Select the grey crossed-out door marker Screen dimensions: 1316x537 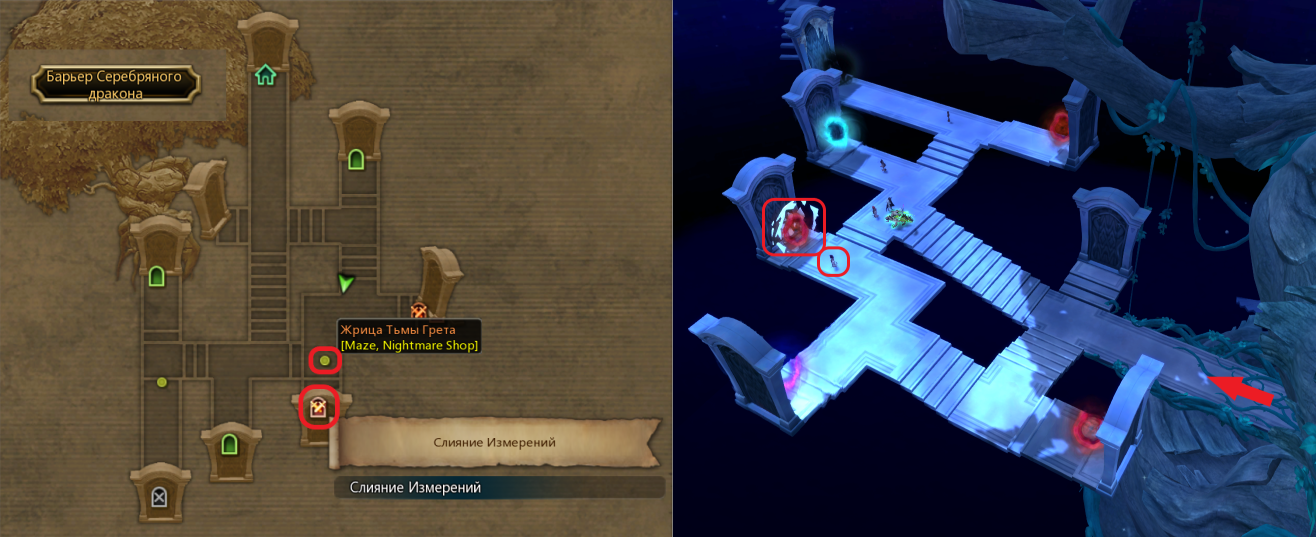(159, 496)
